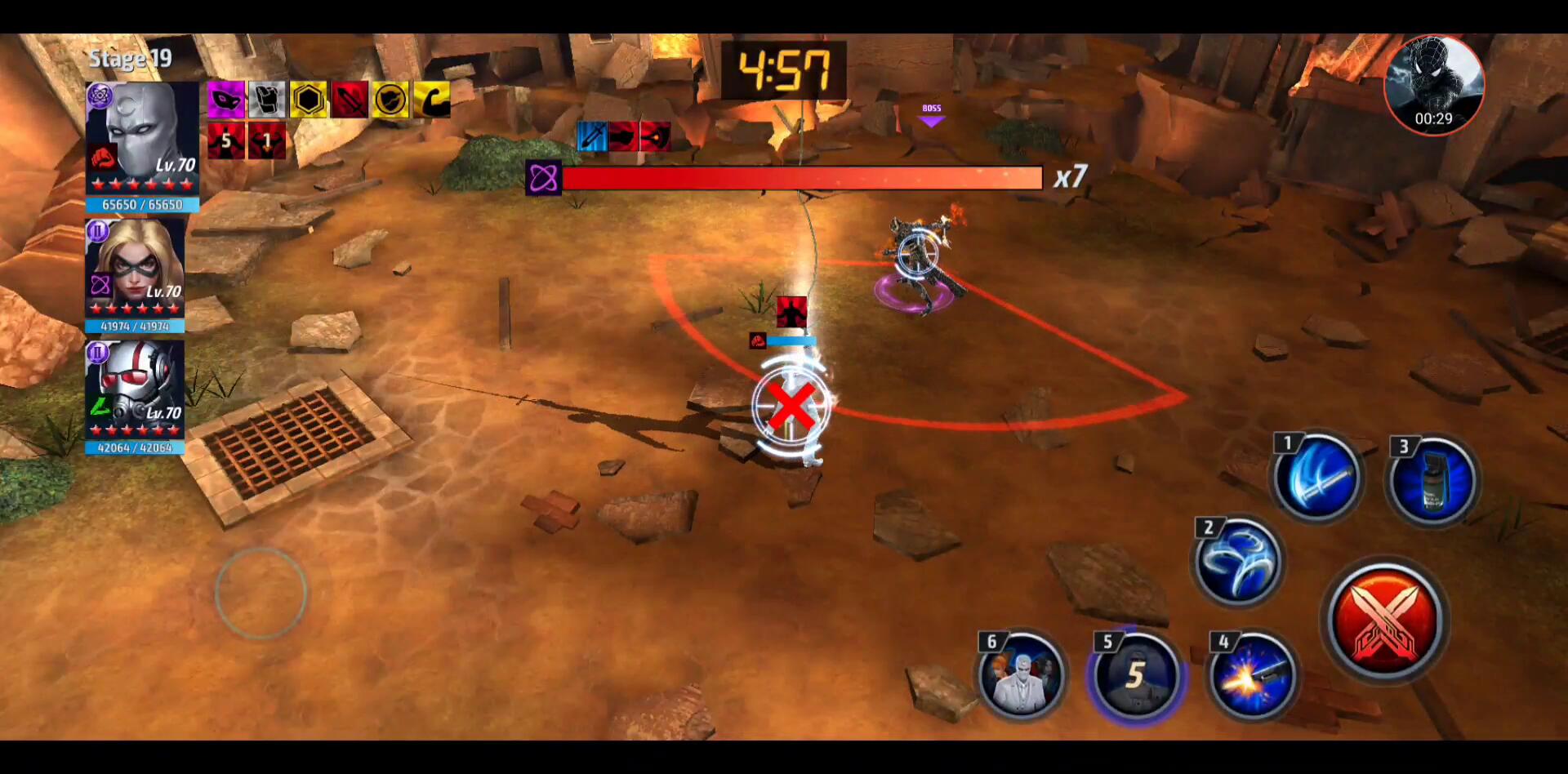Image resolution: width=1568 pixels, height=774 pixels.
Task: Trigger skill 3 with the canister icon
Action: point(1432,480)
